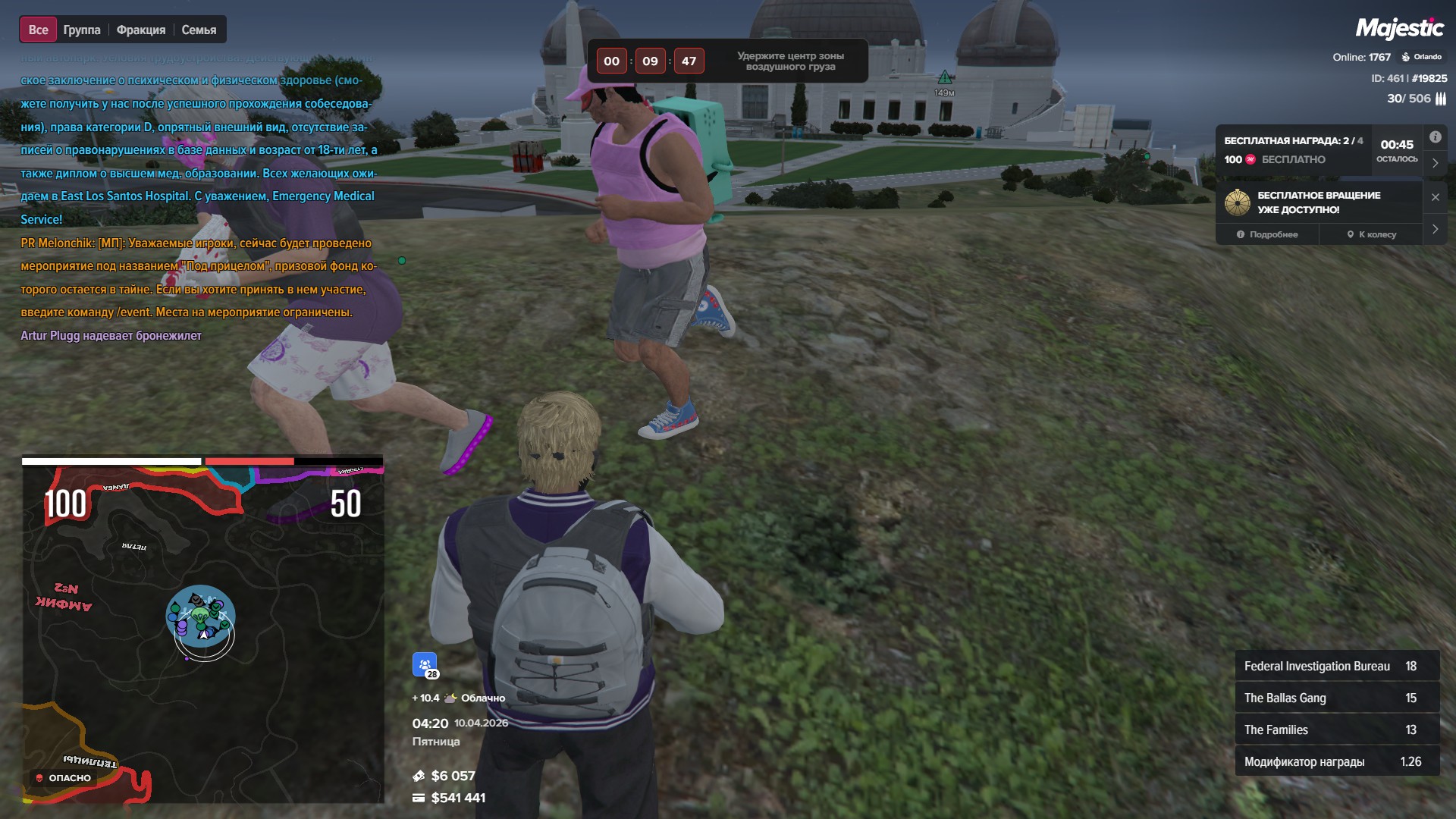Go to the wheel via К колесу
Image resolution: width=1456 pixels, height=819 pixels.
coord(1371,234)
